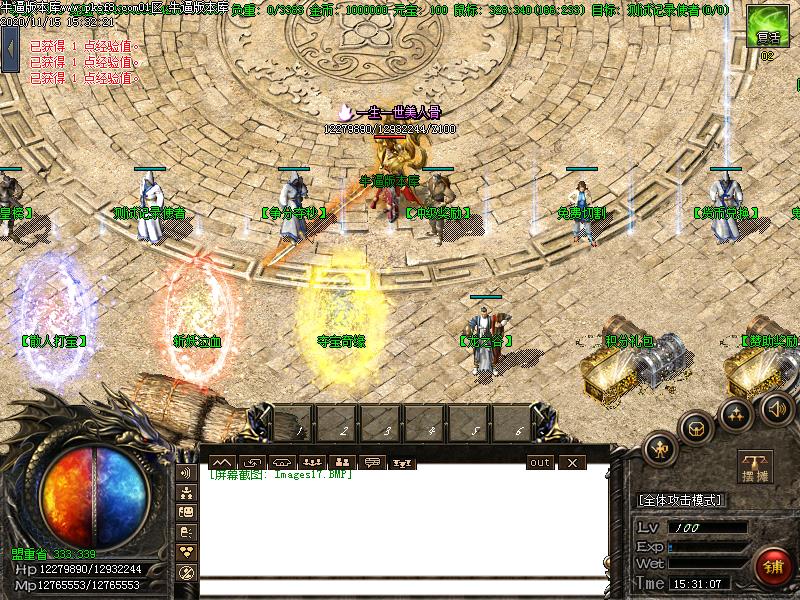
Task: Expand the side panel with the left arrow
Action: tap(11, 48)
